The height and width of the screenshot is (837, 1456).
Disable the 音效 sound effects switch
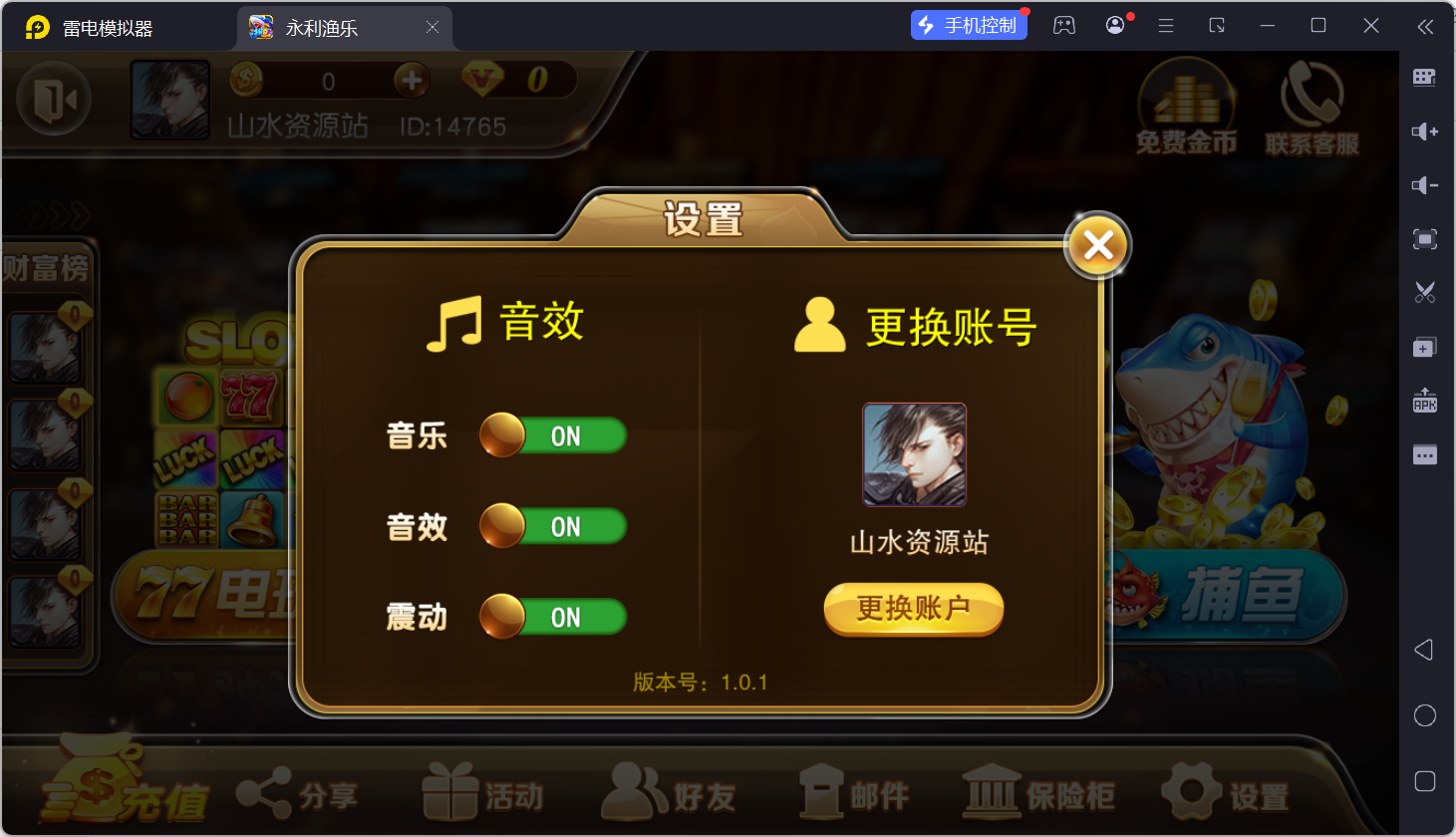(x=552, y=526)
